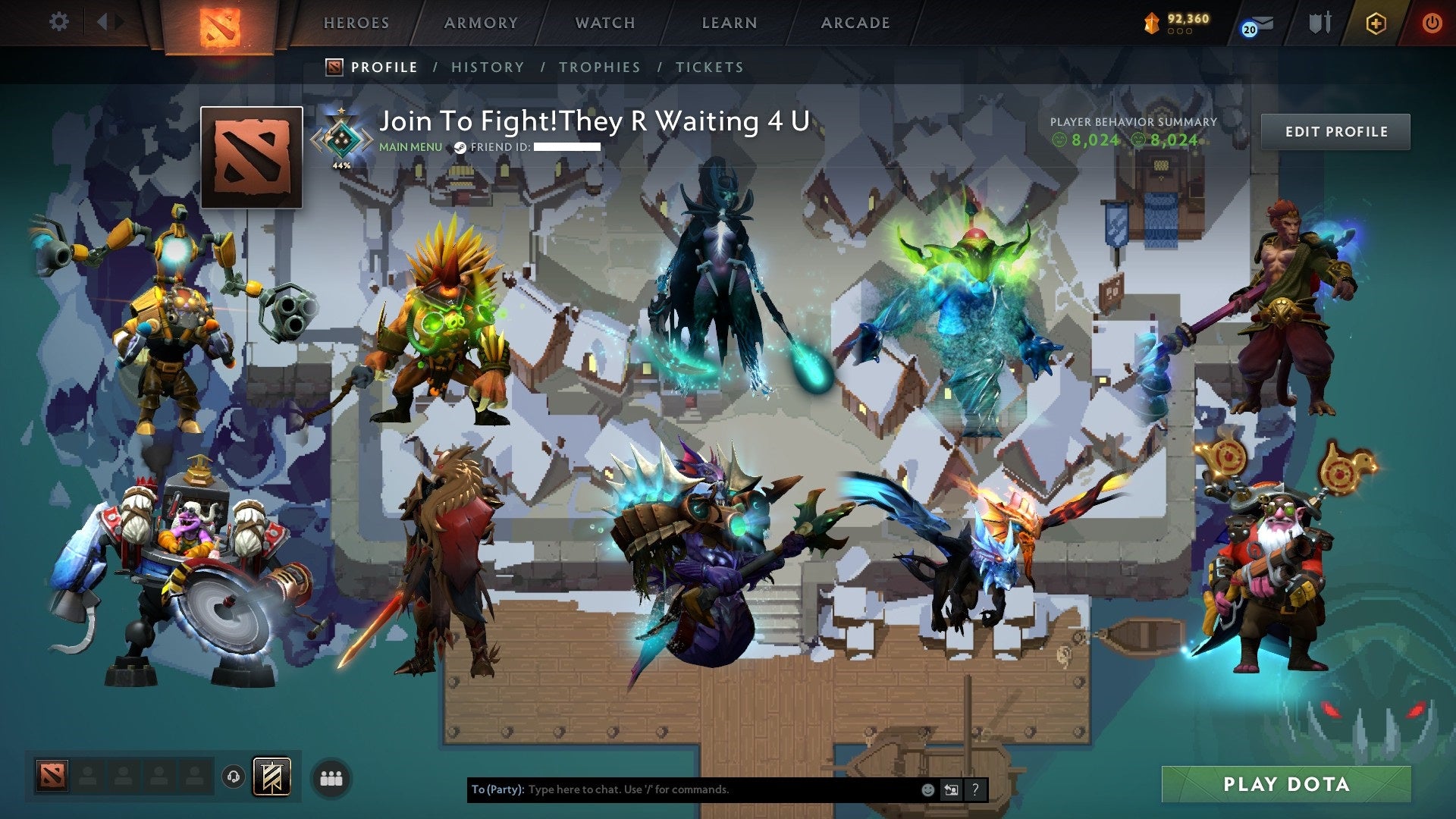Switch to the TROPHIES tab
Viewport: 1456px width, 819px height.
(599, 67)
